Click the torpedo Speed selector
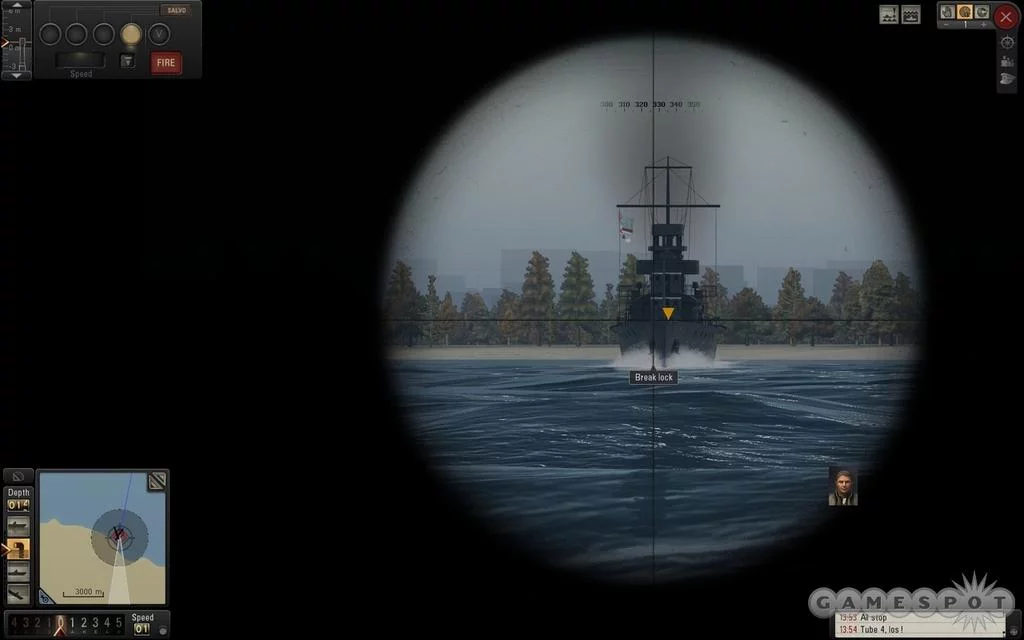 tap(80, 61)
